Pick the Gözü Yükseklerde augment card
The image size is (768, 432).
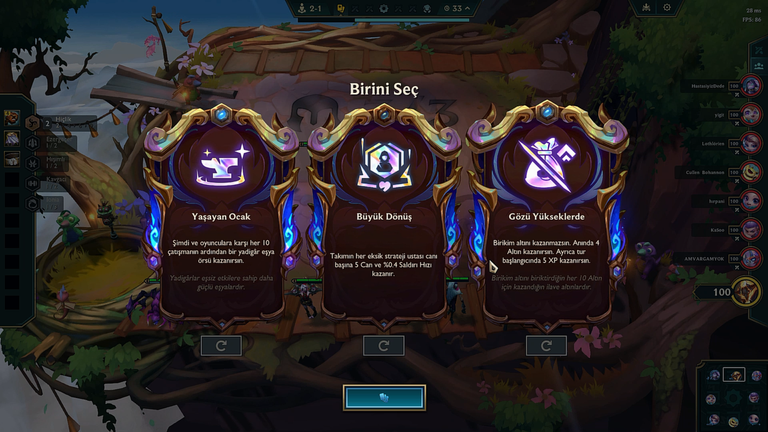click(546, 220)
